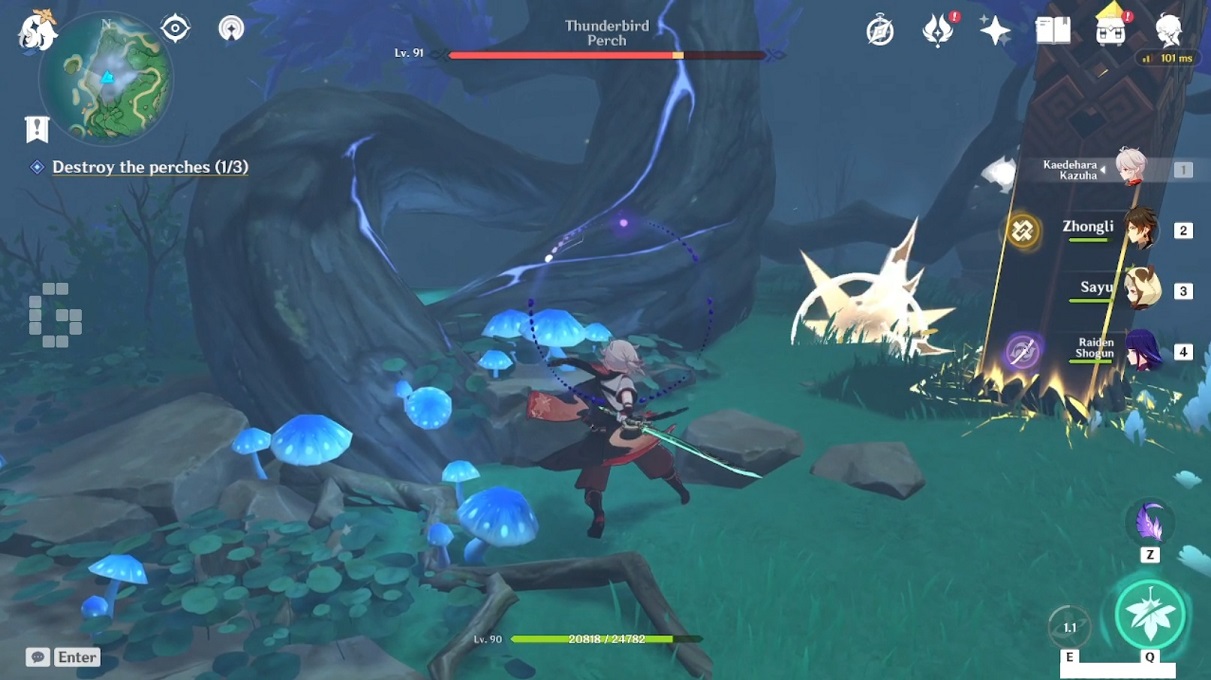Image resolution: width=1211 pixels, height=680 pixels.
Task: Open the events fire icon with alert
Action: tap(937, 31)
